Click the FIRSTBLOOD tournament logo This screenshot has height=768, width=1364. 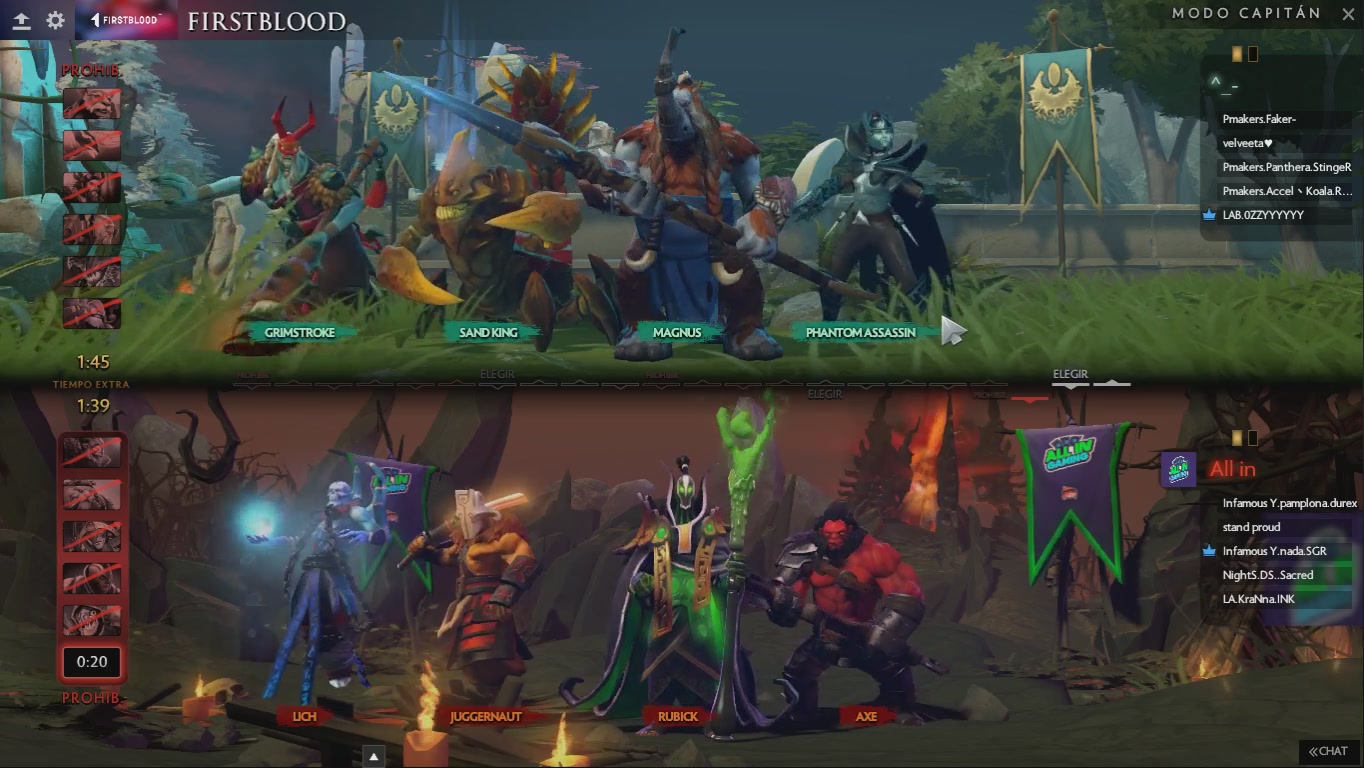coord(125,19)
